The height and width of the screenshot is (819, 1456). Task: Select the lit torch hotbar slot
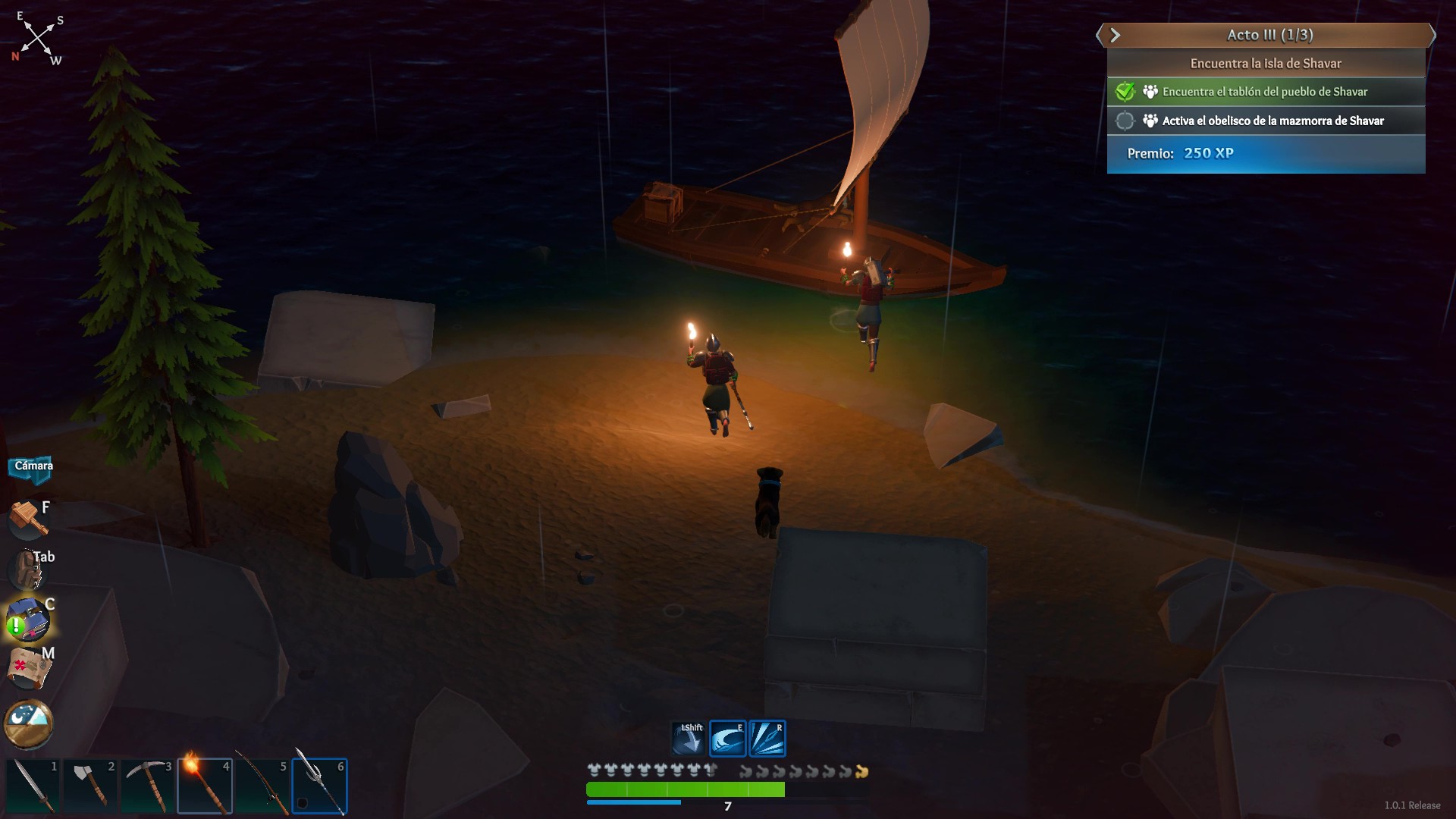[x=205, y=786]
